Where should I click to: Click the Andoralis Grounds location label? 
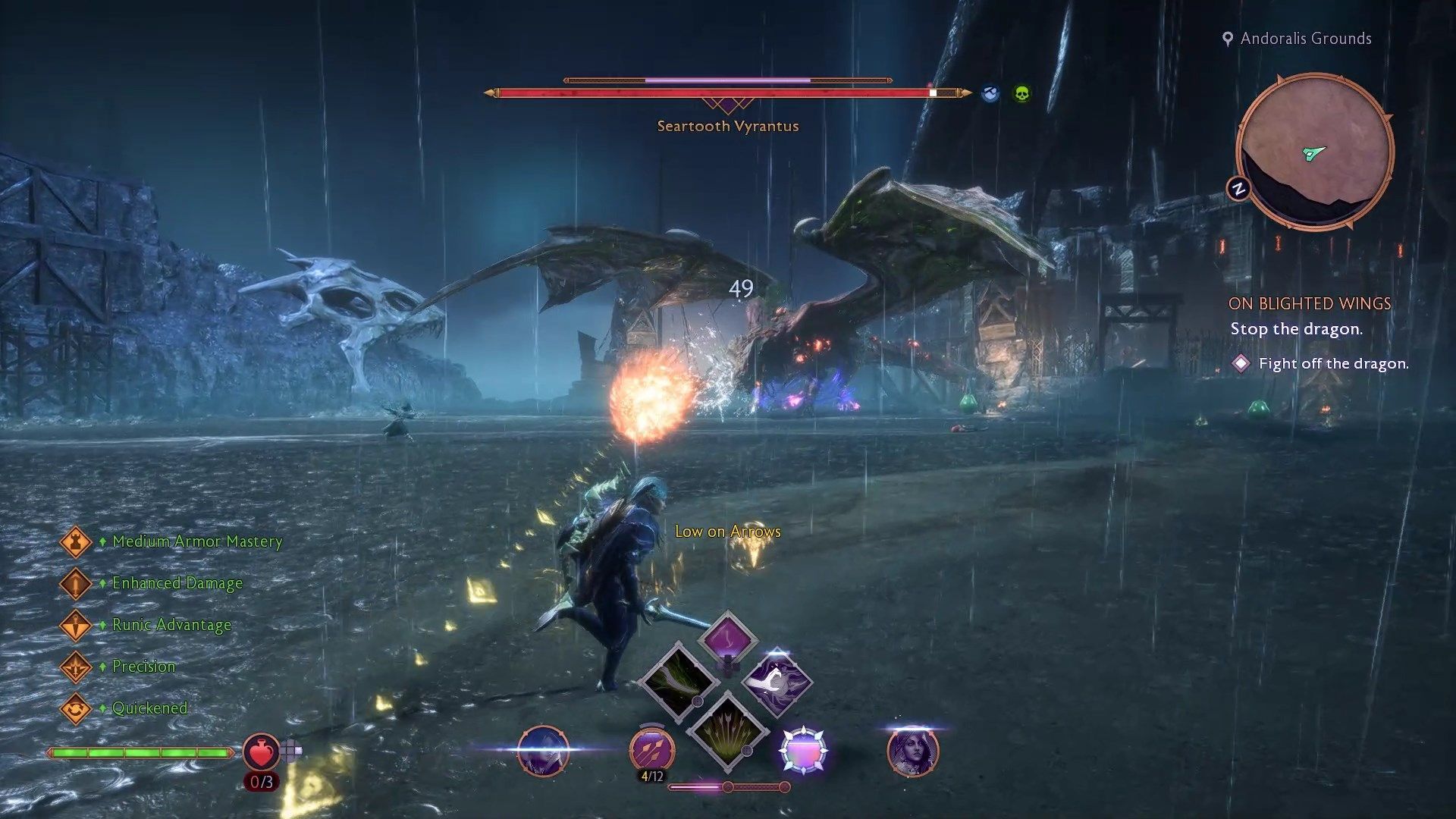coord(1305,39)
